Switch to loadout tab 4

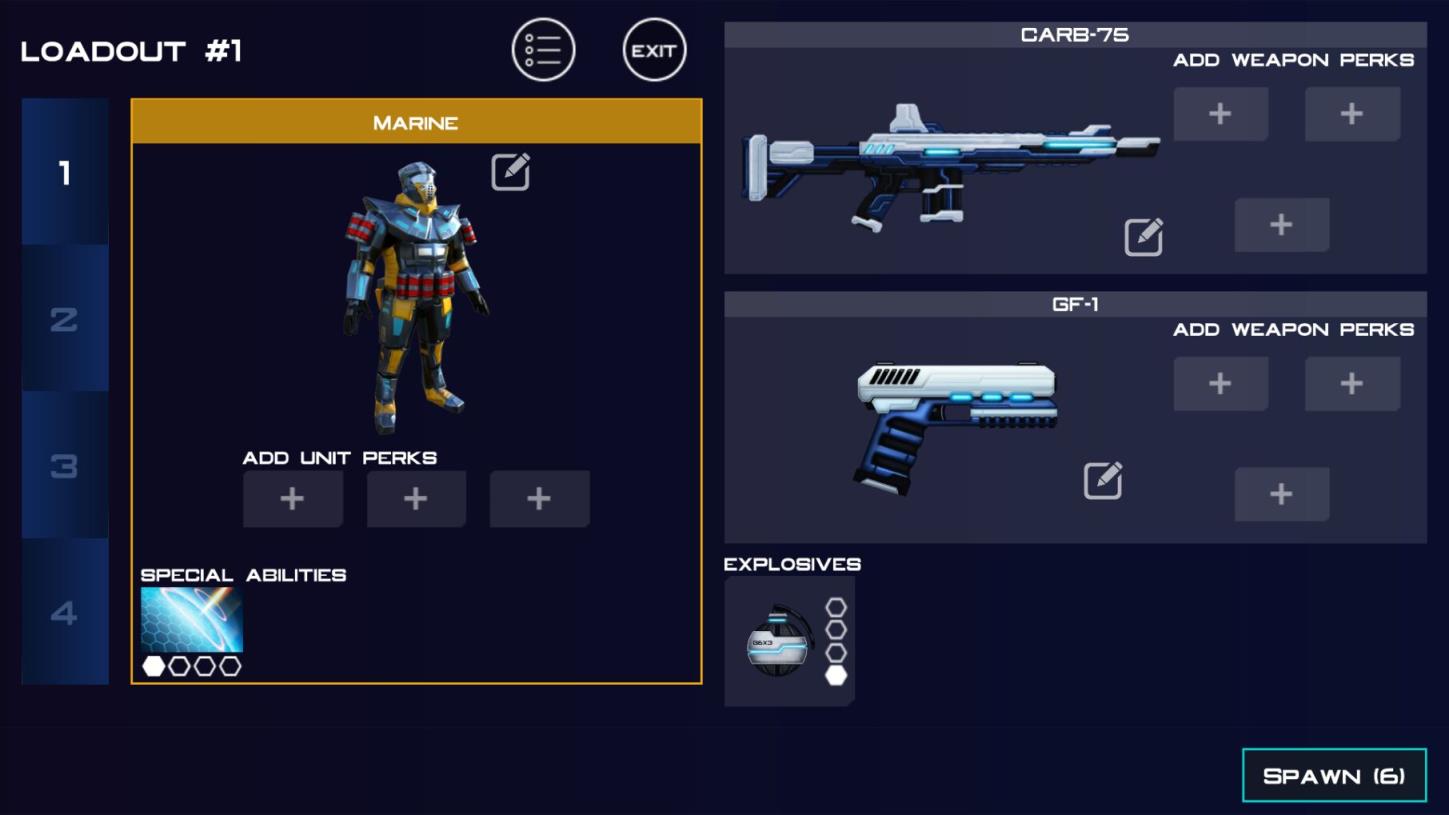[64, 612]
